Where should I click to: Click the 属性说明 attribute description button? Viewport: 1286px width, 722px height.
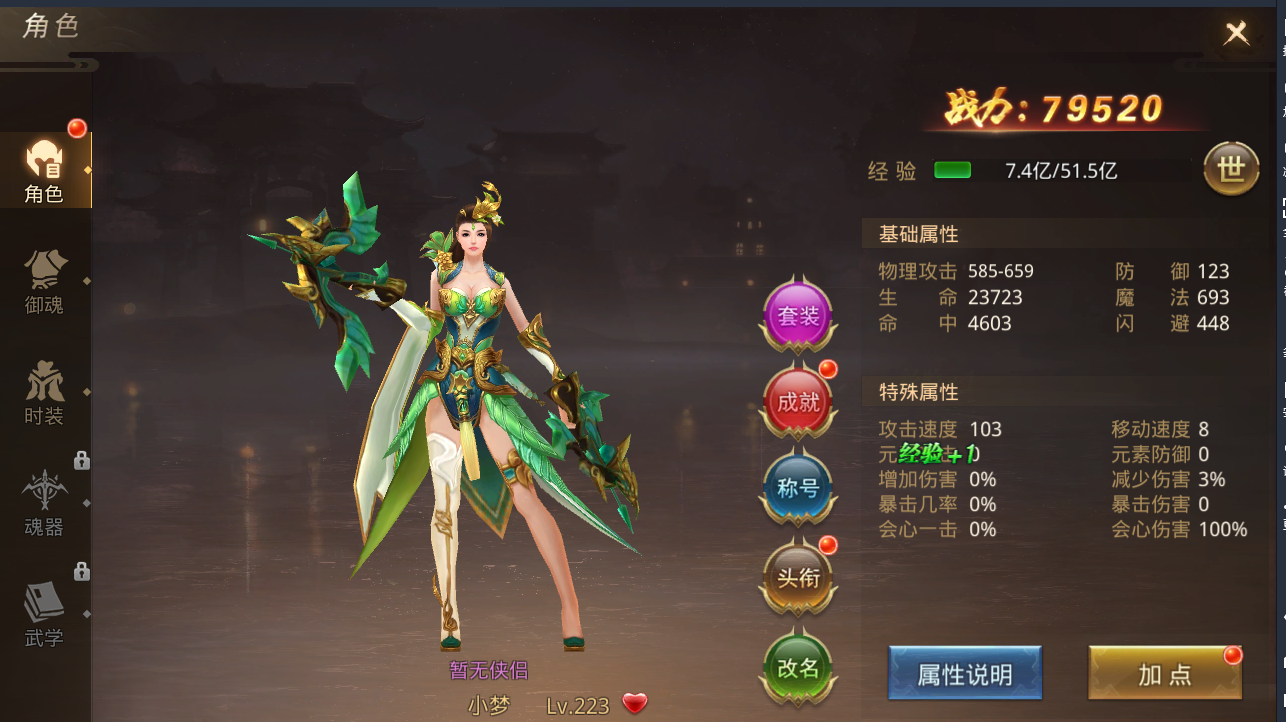(963, 674)
